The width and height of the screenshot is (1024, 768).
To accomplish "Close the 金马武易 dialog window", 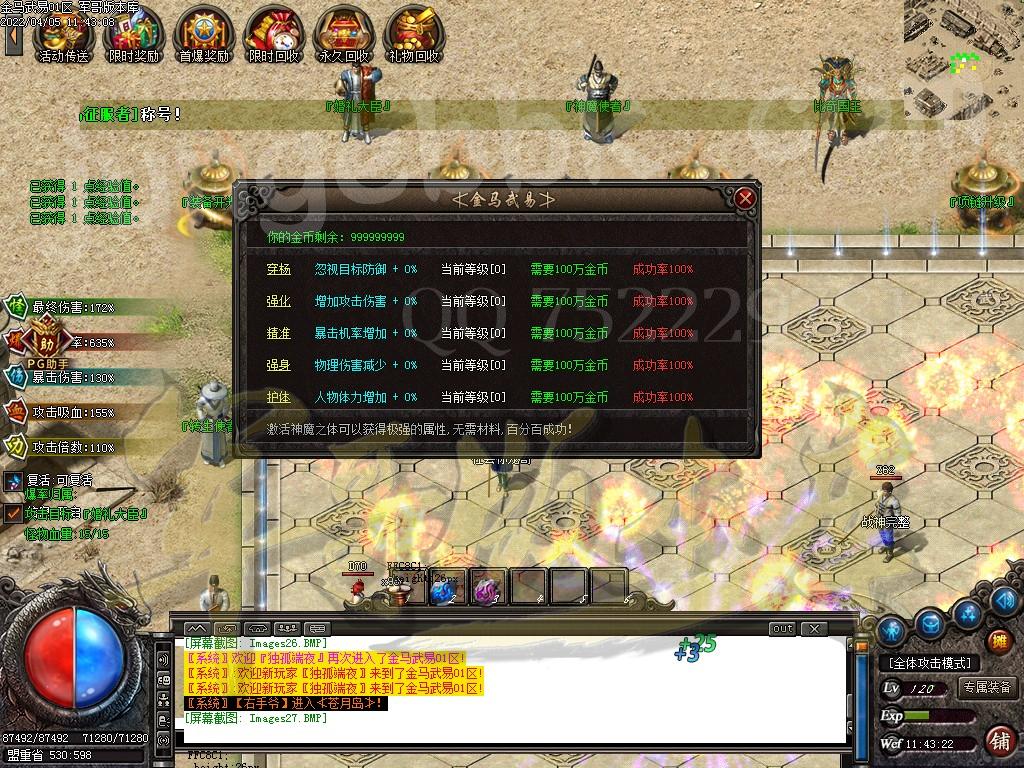I will click(x=744, y=198).
